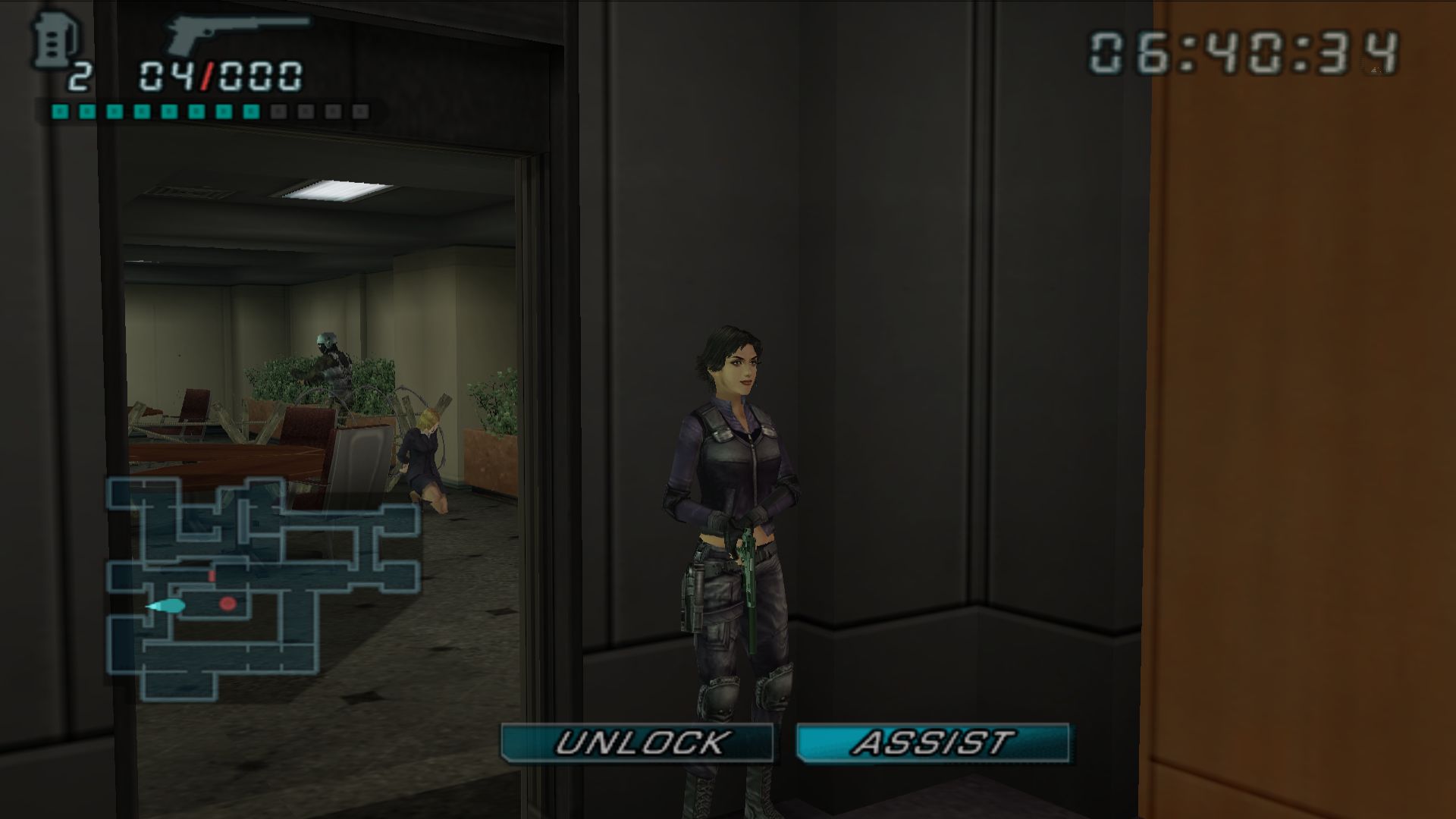Select the UNLOCK action button
This screenshot has height=819, width=1456.
637,742
